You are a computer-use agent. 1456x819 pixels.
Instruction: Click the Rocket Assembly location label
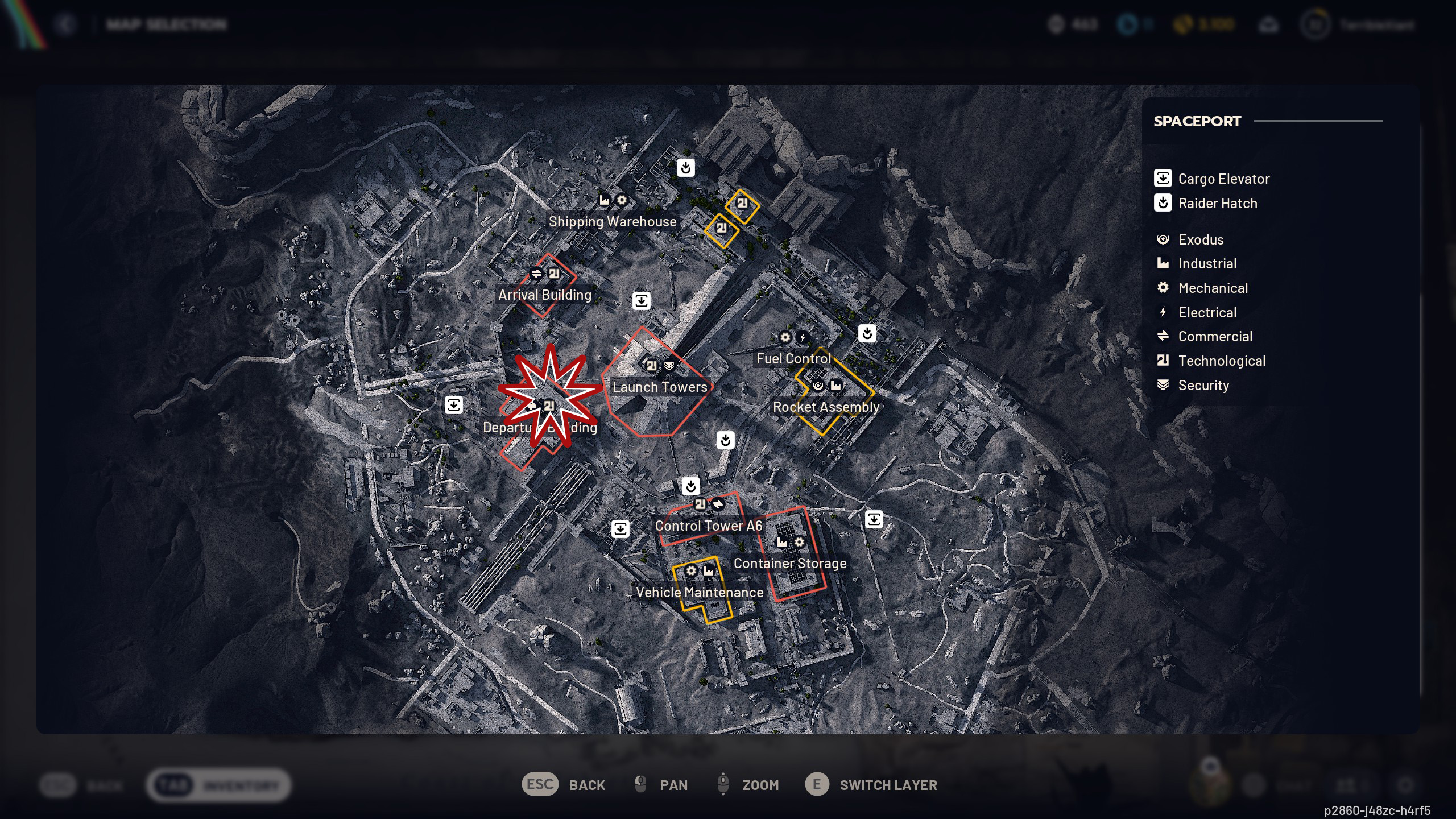point(826,407)
